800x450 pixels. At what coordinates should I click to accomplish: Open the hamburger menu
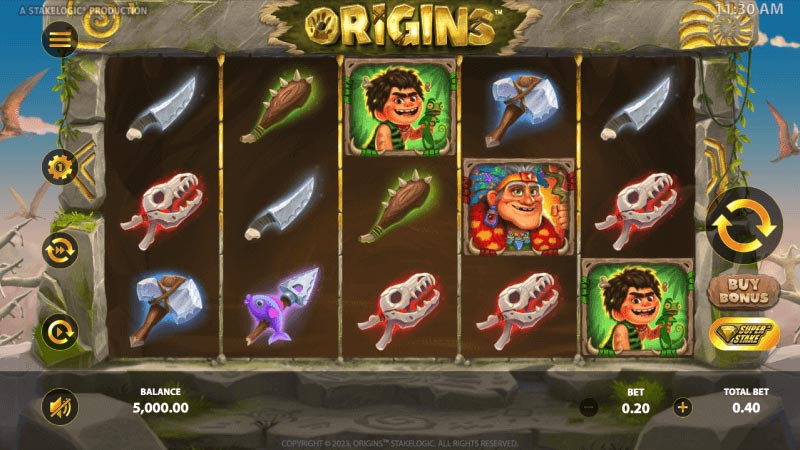coord(60,39)
